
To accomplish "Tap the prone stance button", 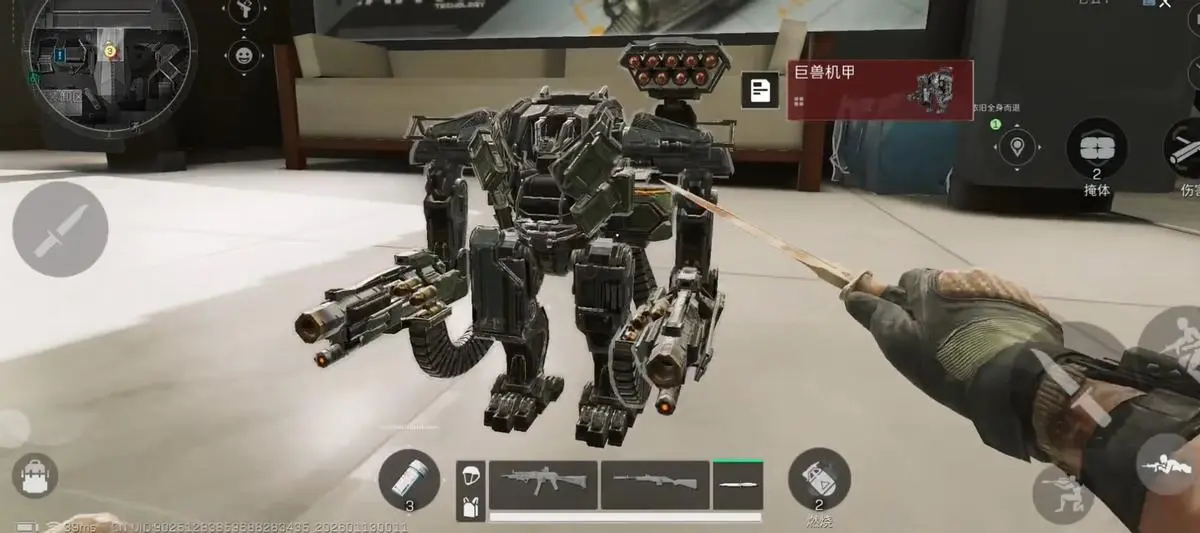I will 1168,466.
